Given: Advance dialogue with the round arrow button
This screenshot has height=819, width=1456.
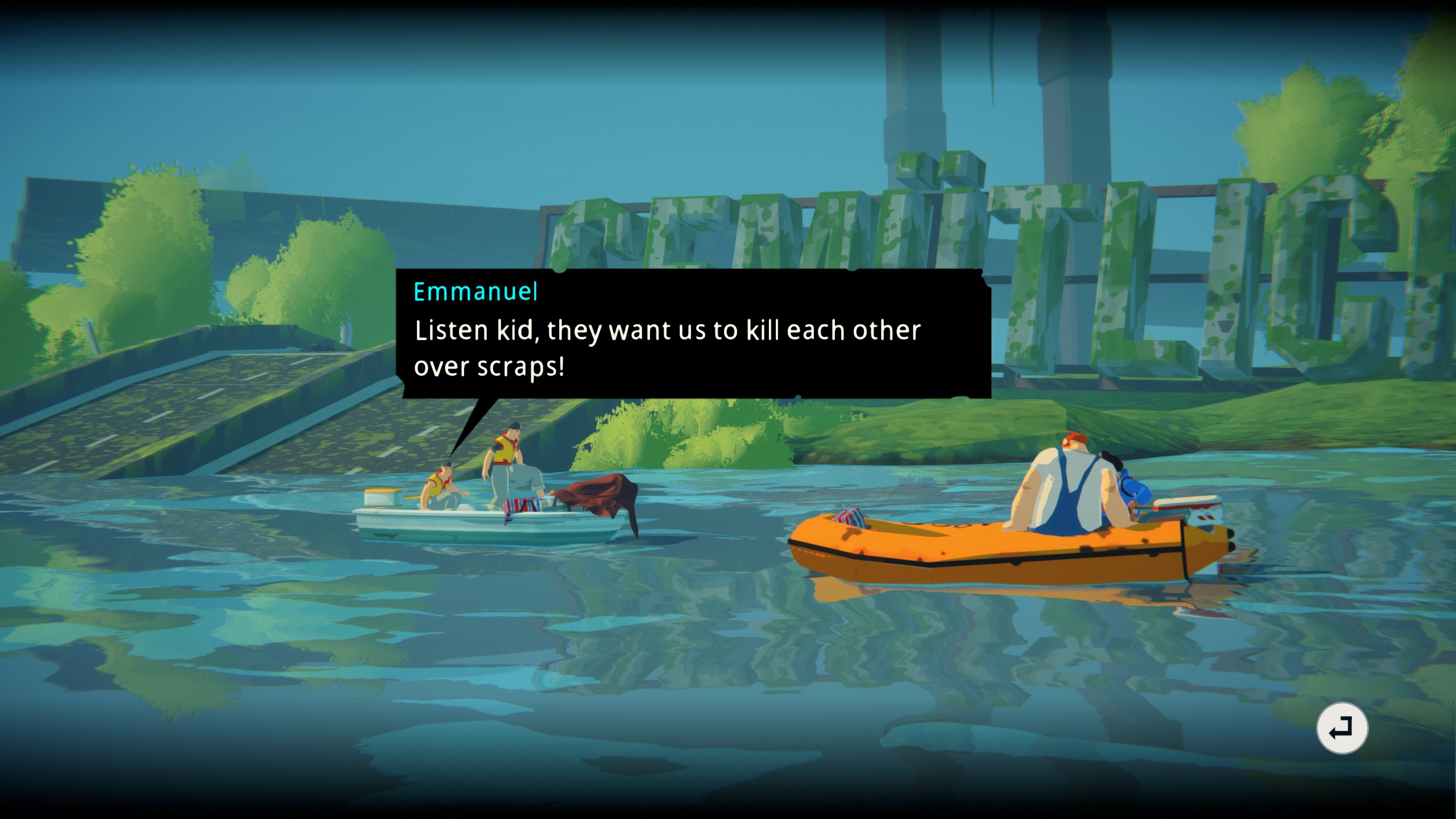Looking at the screenshot, I should 1342,728.
